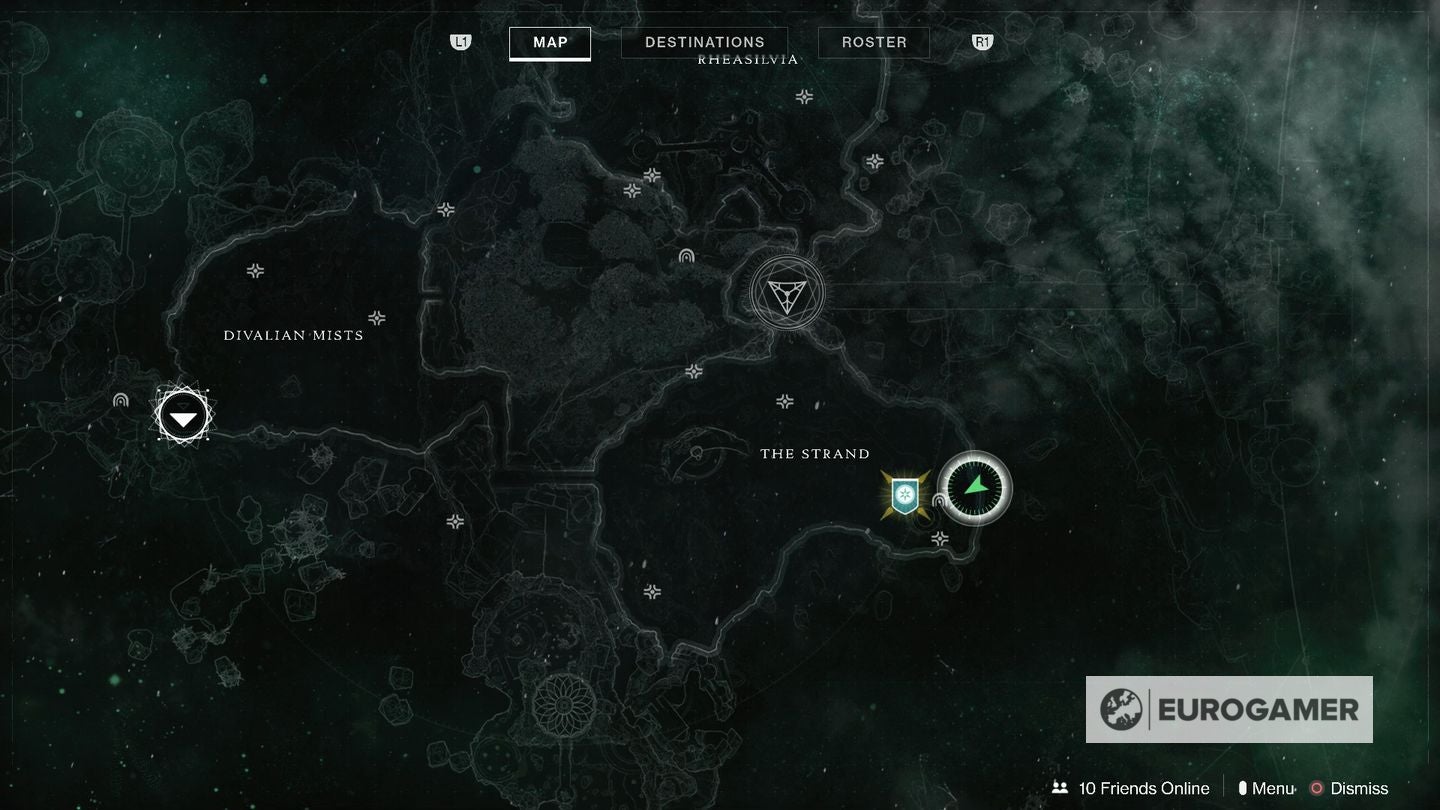Expand the landing zone marker in Divalian Mists
Viewport: 1440px width, 810px height.
pyautogui.click(x=182, y=414)
